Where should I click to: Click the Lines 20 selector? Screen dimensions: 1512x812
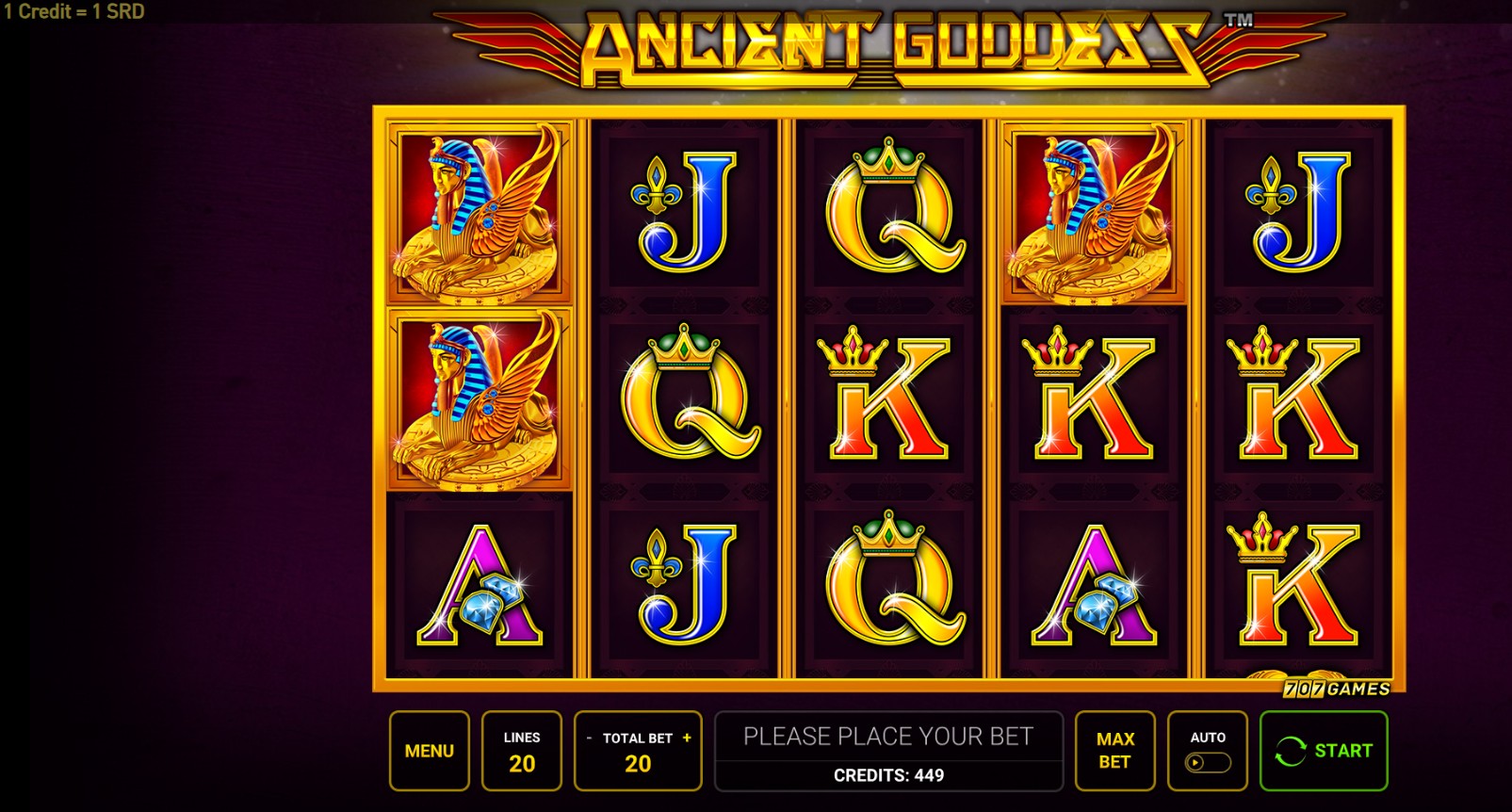tap(522, 750)
